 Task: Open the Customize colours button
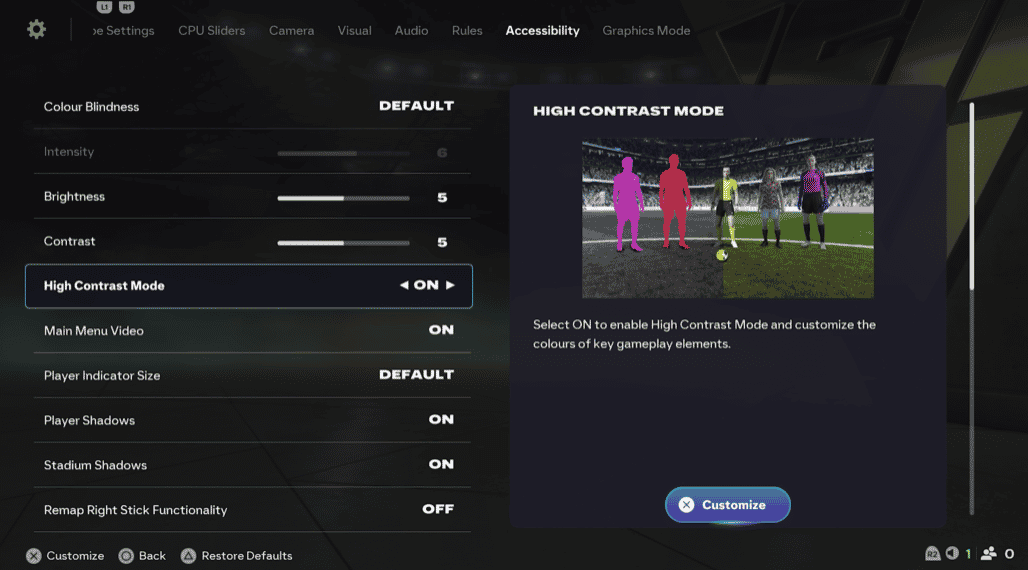point(727,505)
